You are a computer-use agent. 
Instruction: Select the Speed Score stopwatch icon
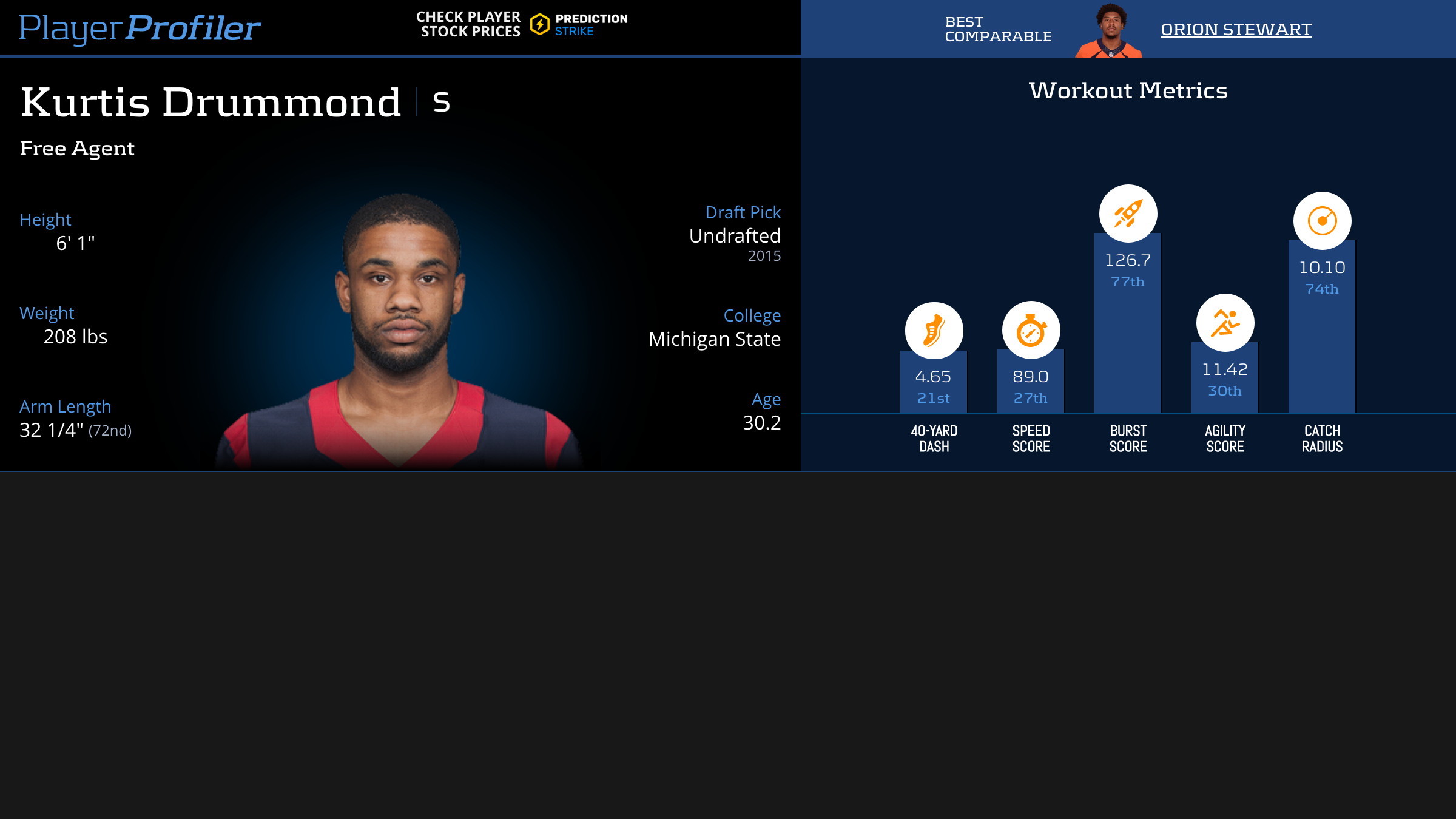pyautogui.click(x=1031, y=331)
